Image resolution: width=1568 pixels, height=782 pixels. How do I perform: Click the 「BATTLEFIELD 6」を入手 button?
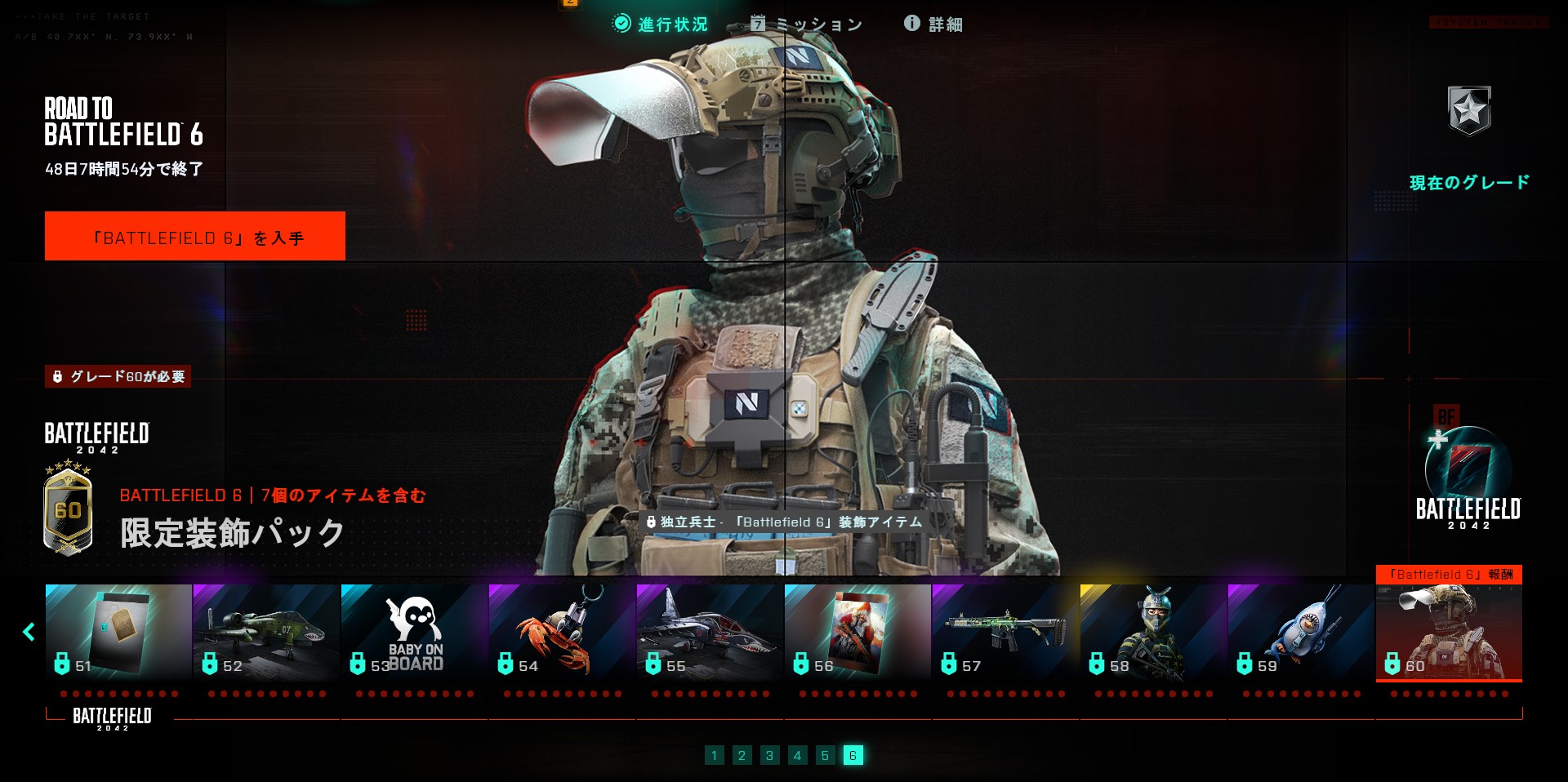(x=195, y=237)
